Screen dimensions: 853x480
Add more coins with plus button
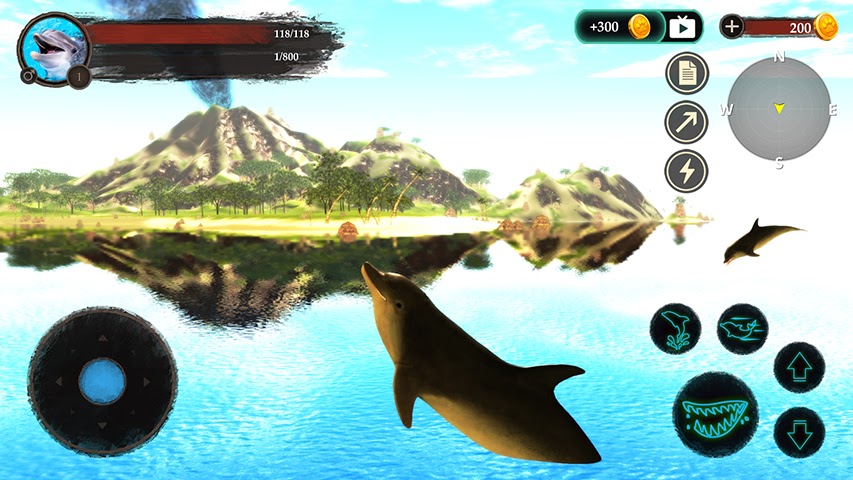pos(732,27)
